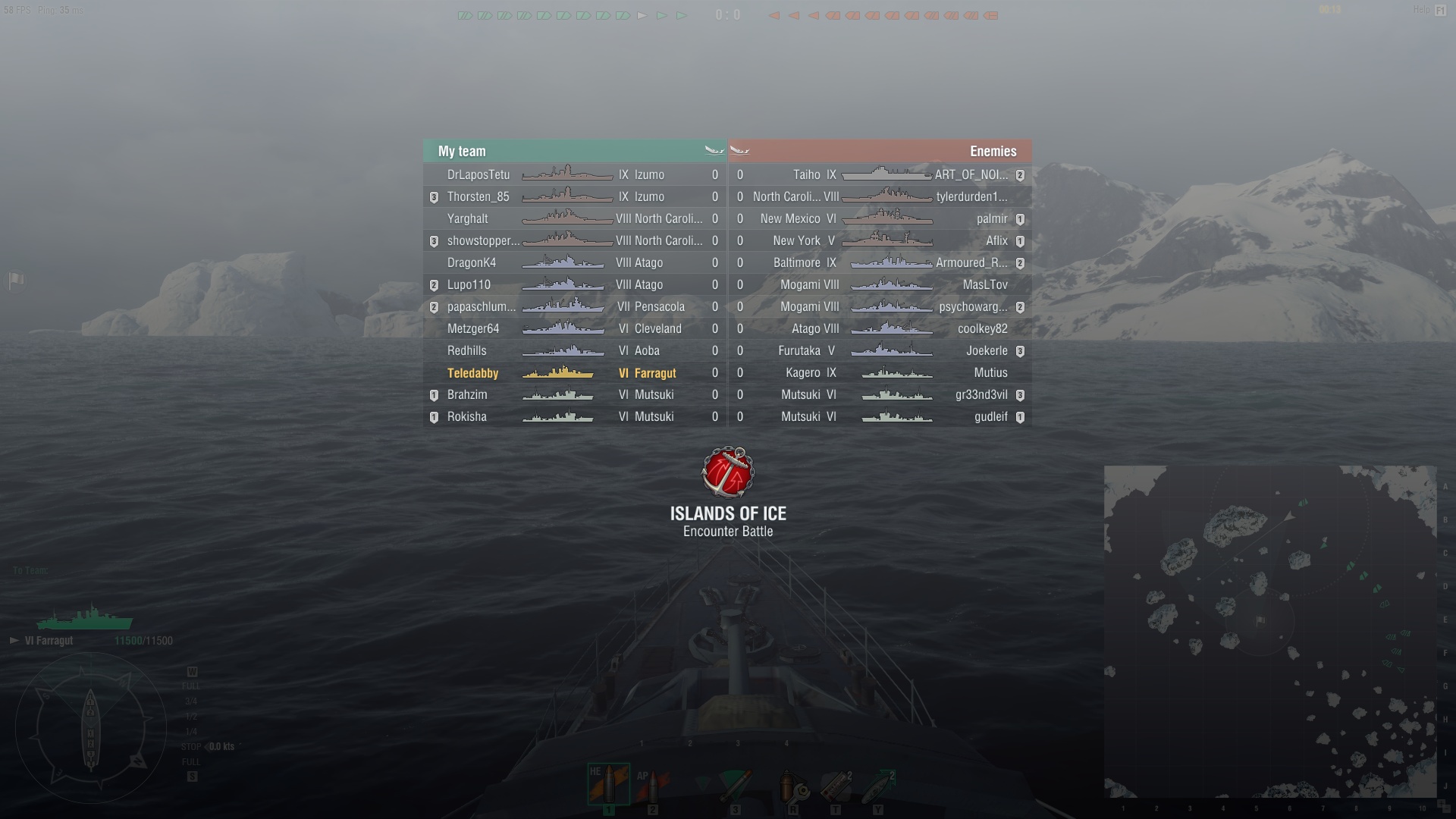Activate the Smoke Generator consumable
1456x819 pixels.
(x=837, y=785)
